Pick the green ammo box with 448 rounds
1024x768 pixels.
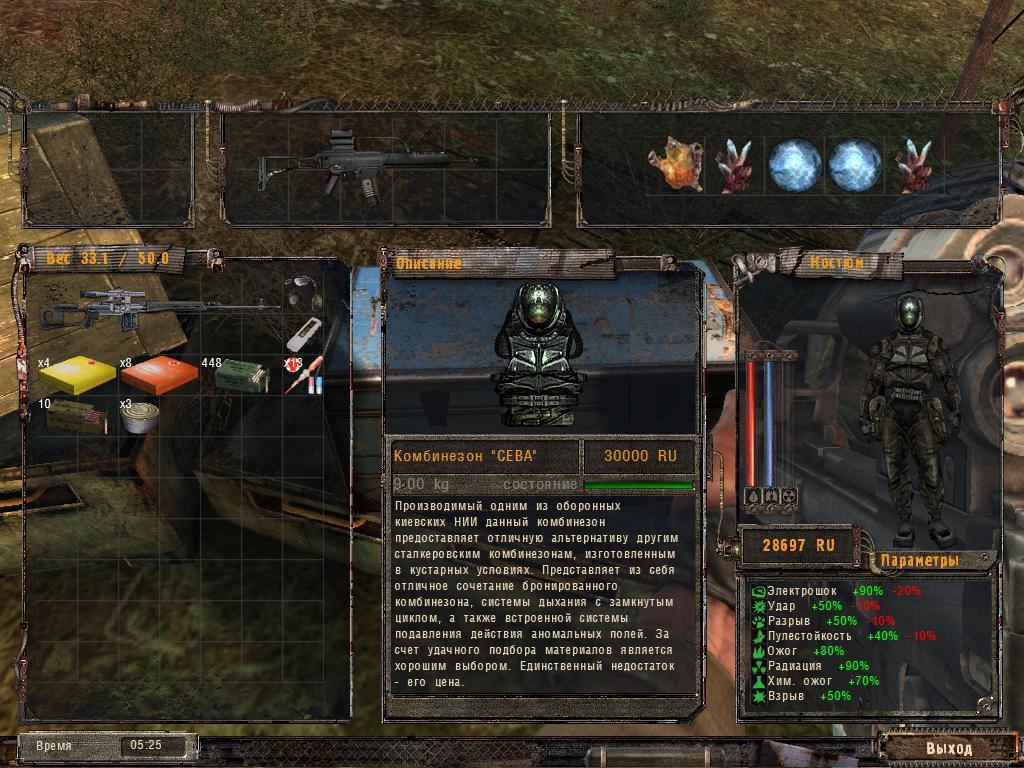coord(243,376)
